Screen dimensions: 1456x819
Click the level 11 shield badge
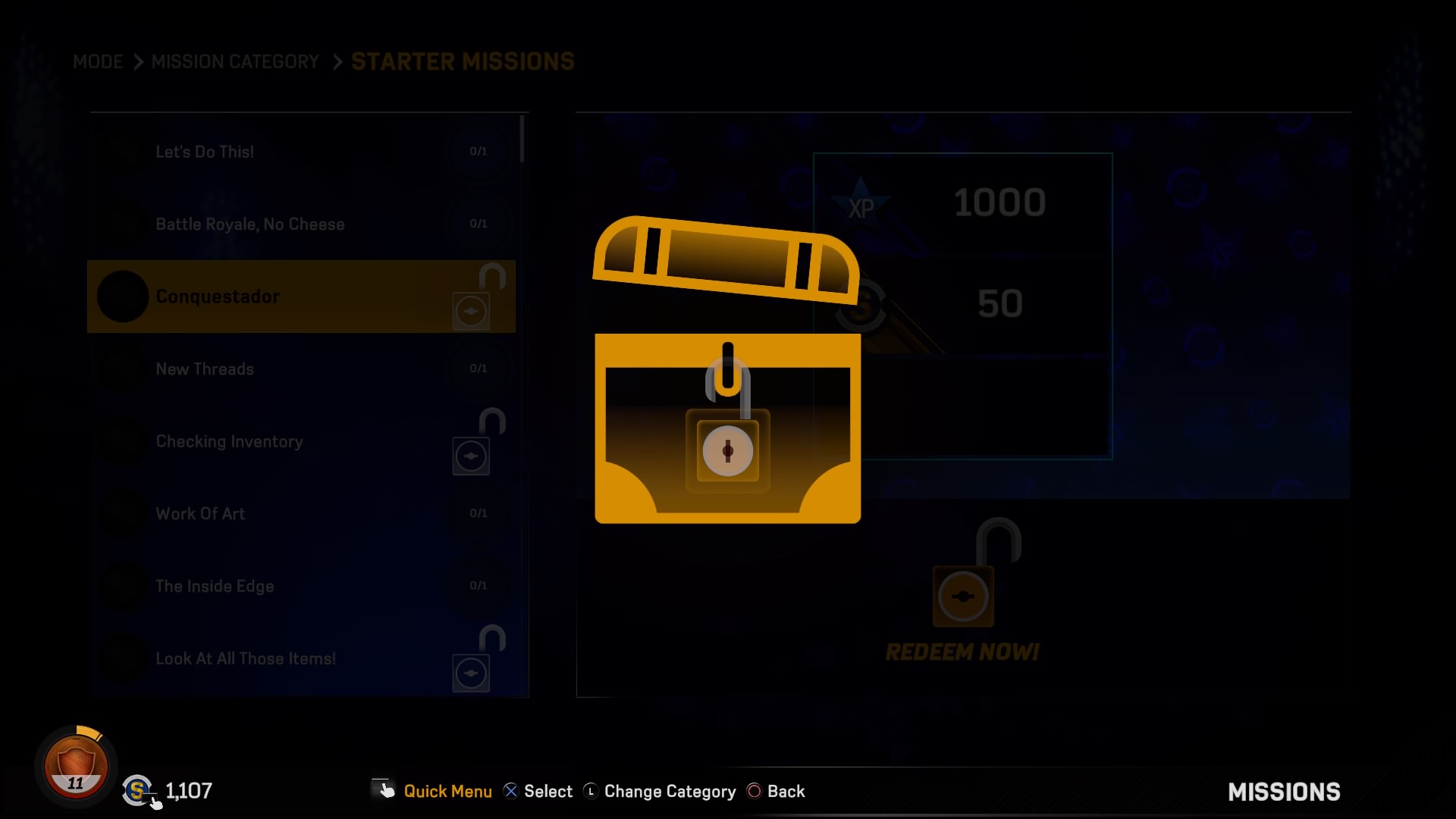74,766
